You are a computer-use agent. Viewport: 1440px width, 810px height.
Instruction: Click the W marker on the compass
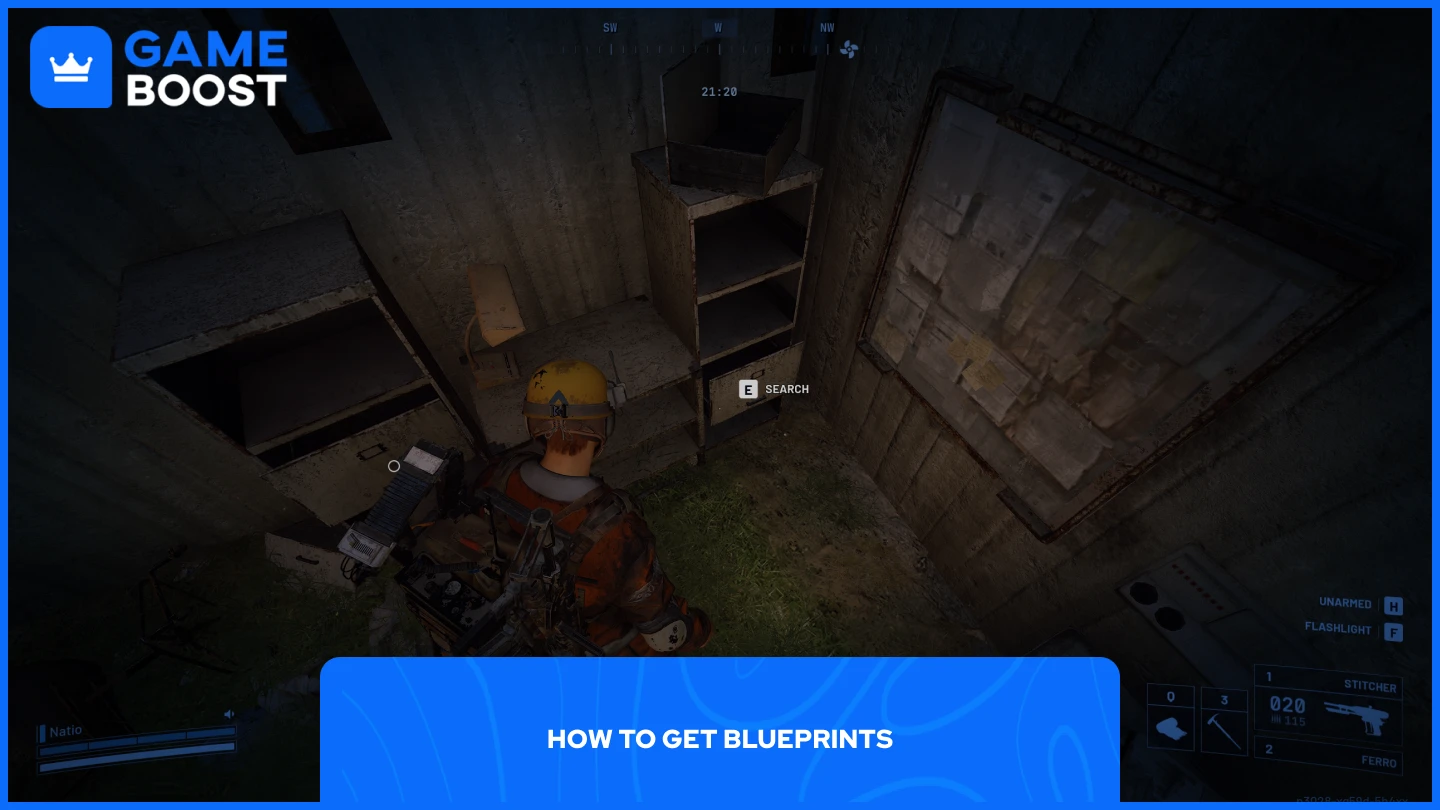click(718, 27)
